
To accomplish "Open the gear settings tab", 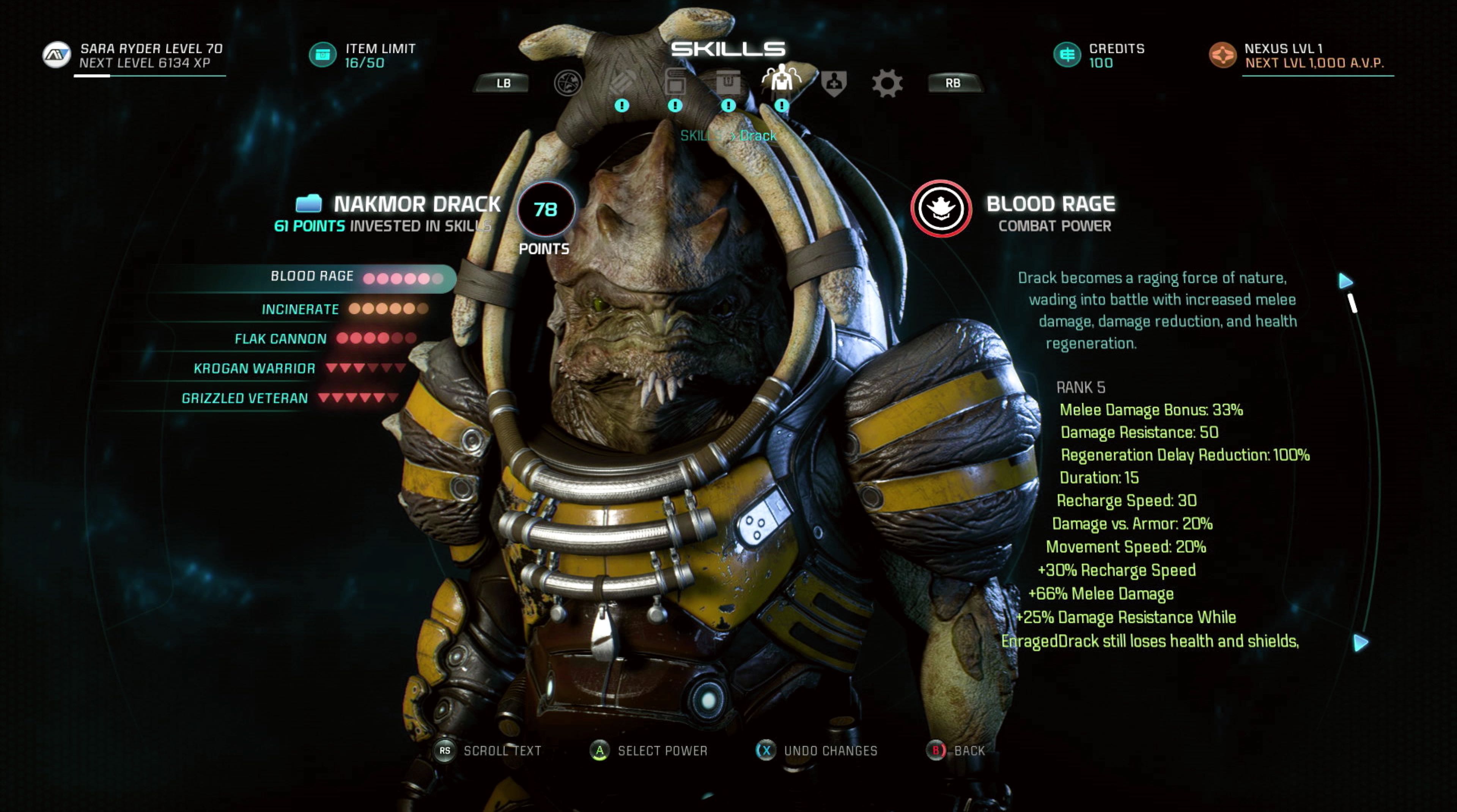I will 887,84.
